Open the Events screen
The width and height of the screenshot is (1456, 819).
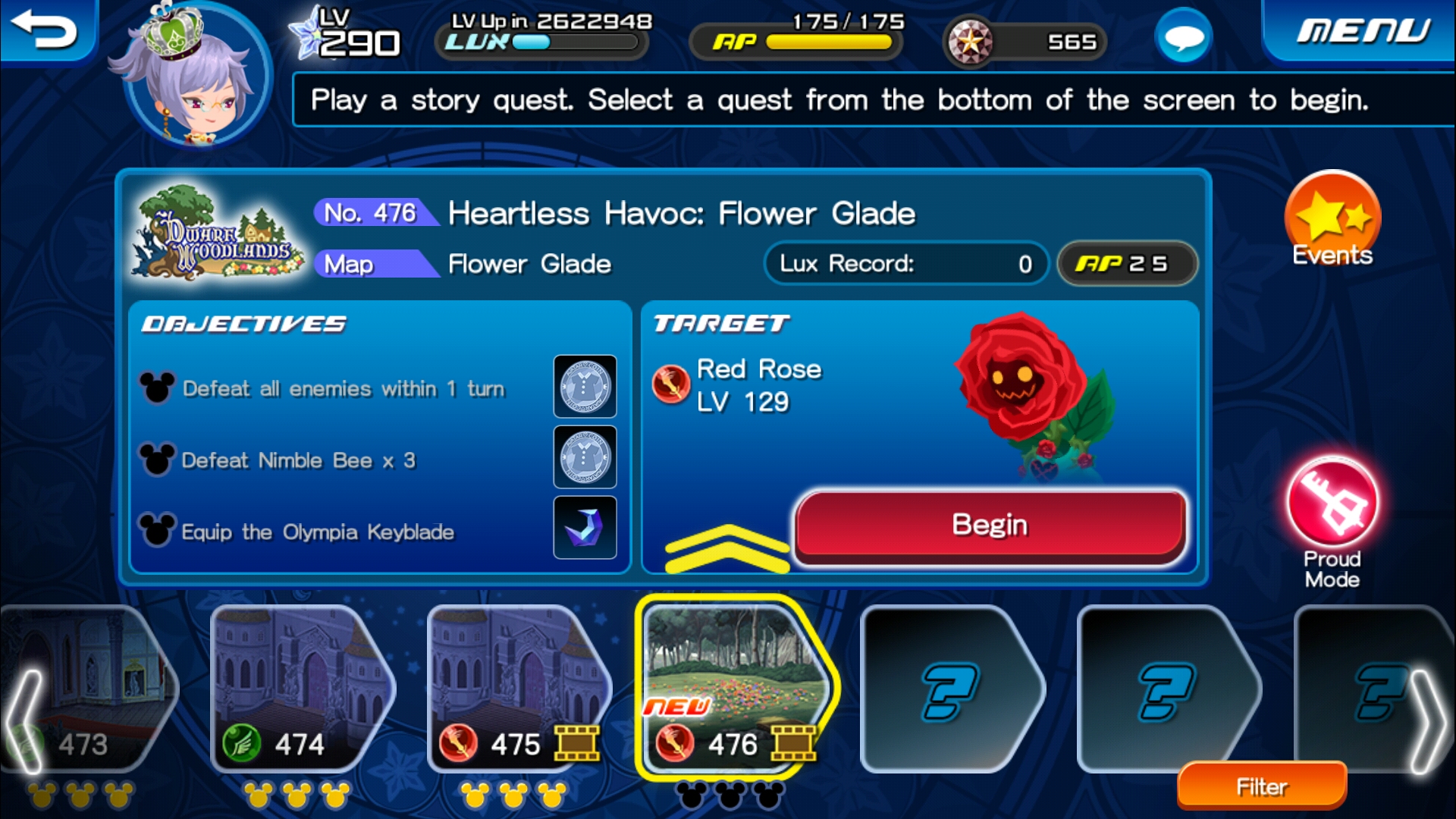pyautogui.click(x=1332, y=220)
